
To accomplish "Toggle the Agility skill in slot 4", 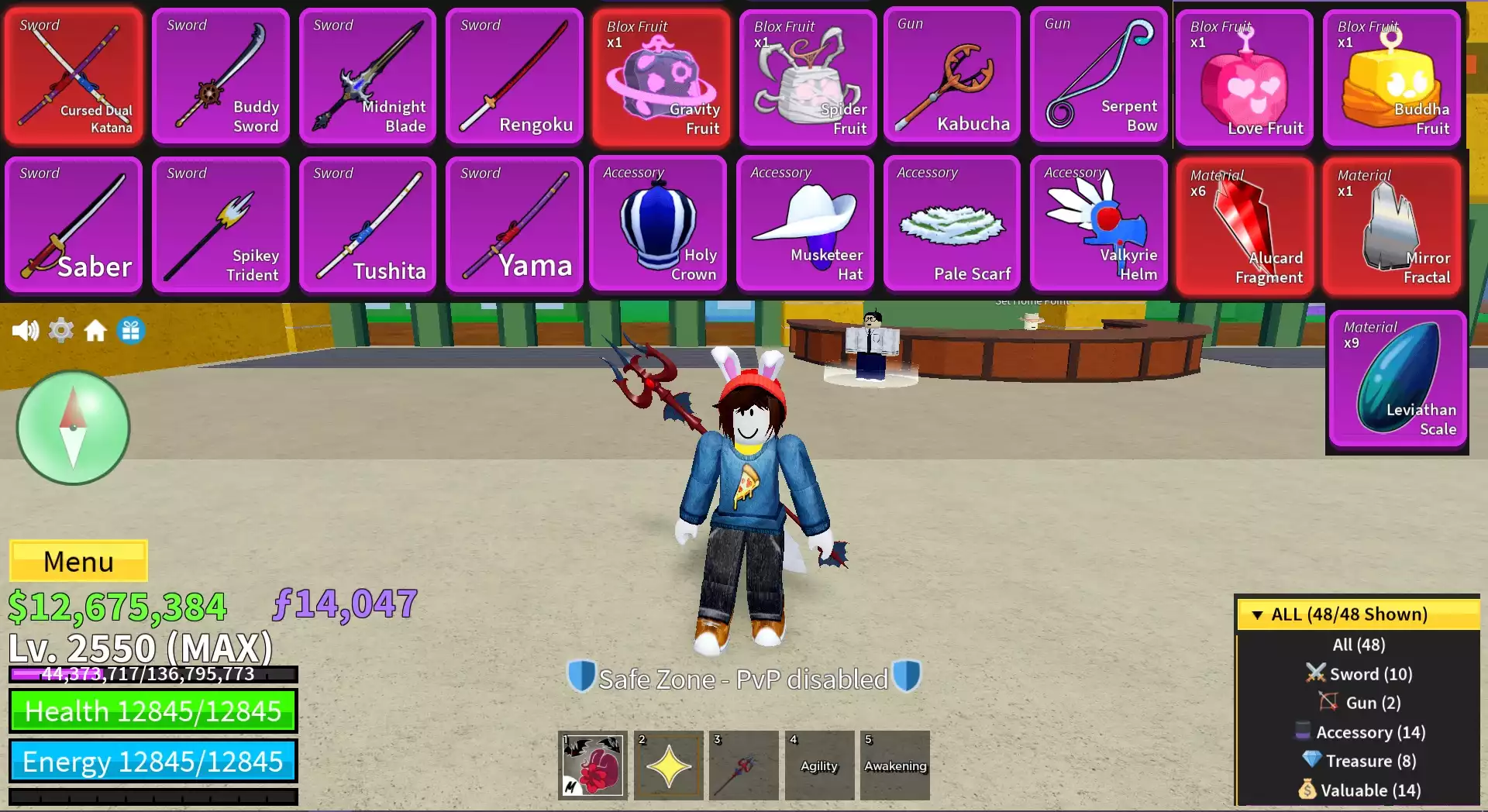I will (x=819, y=766).
